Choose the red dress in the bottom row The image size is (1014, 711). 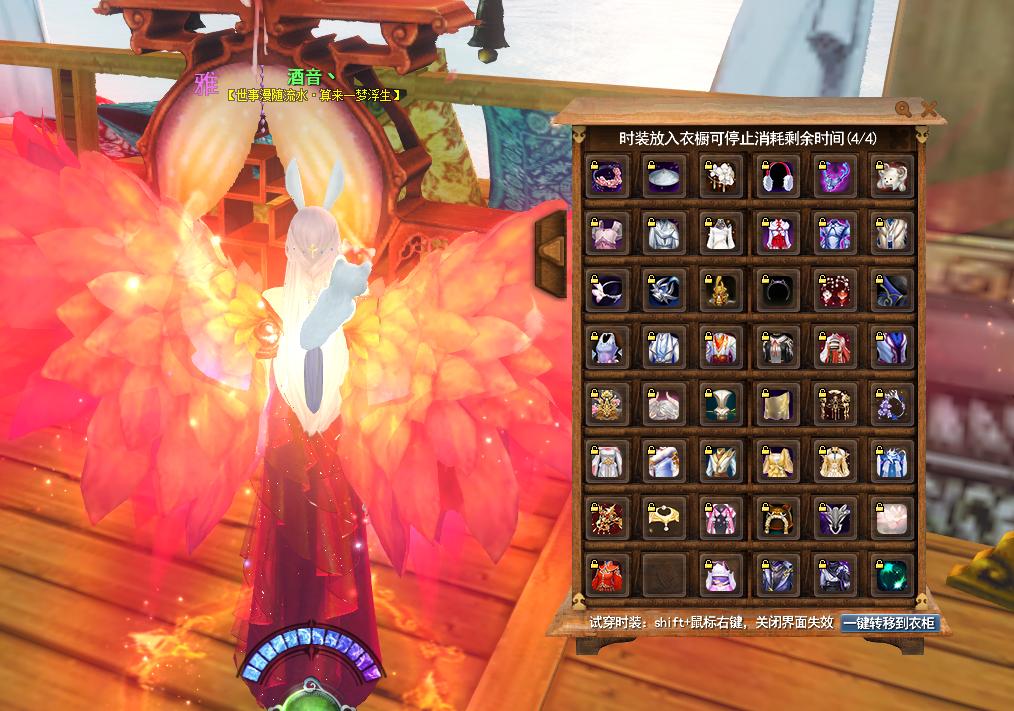[608, 575]
